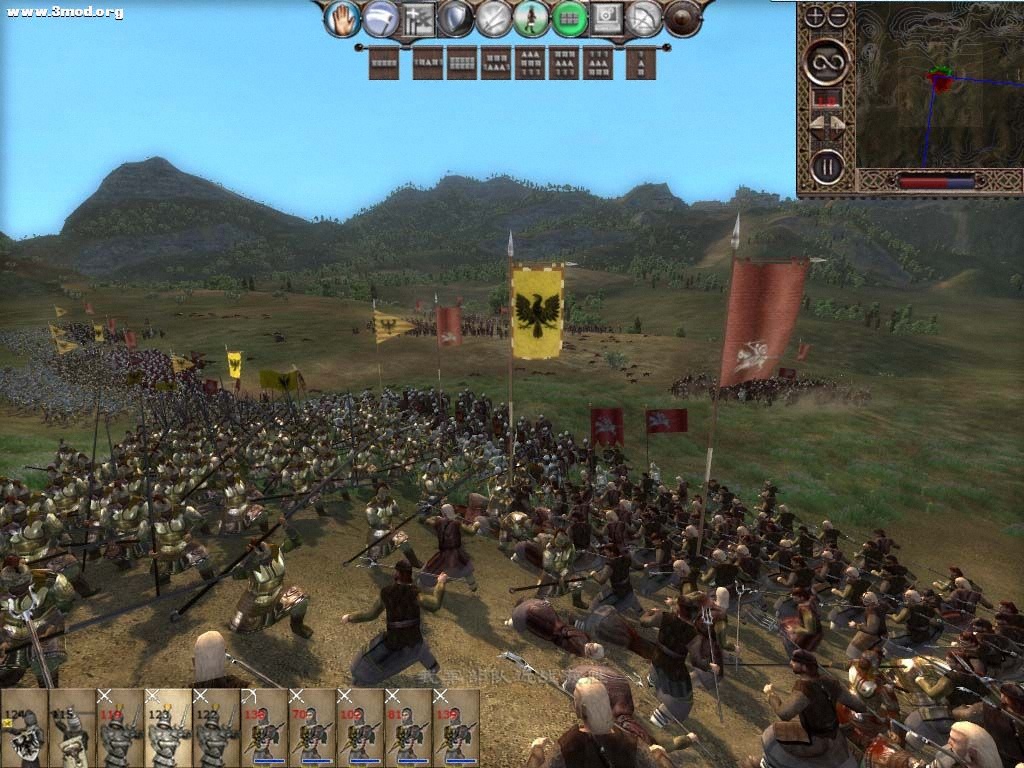
Task: Click the curved arrow withdraw icon
Action: click(x=380, y=18)
